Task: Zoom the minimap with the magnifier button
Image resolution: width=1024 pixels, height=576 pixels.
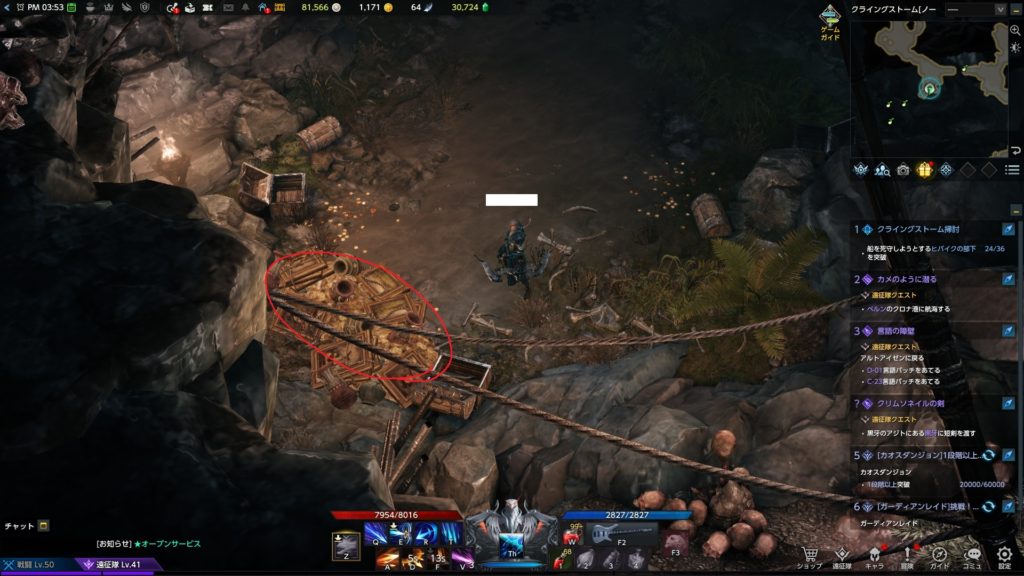Action: [x=1015, y=31]
